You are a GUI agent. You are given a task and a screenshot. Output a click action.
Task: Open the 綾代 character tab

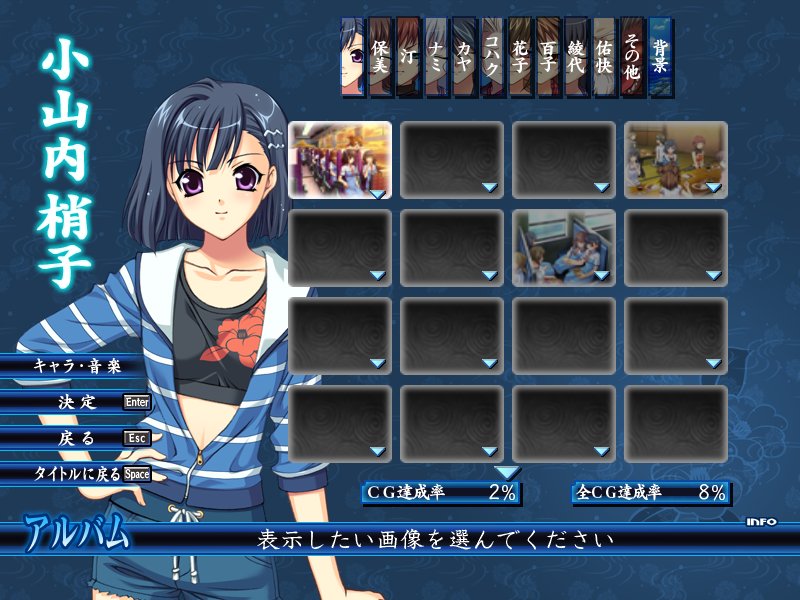pyautogui.click(x=576, y=56)
